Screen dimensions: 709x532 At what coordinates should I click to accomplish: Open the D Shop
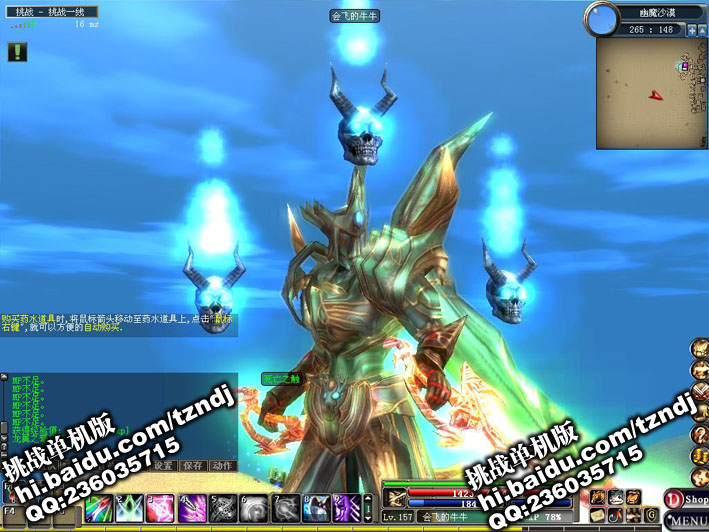coord(687,499)
